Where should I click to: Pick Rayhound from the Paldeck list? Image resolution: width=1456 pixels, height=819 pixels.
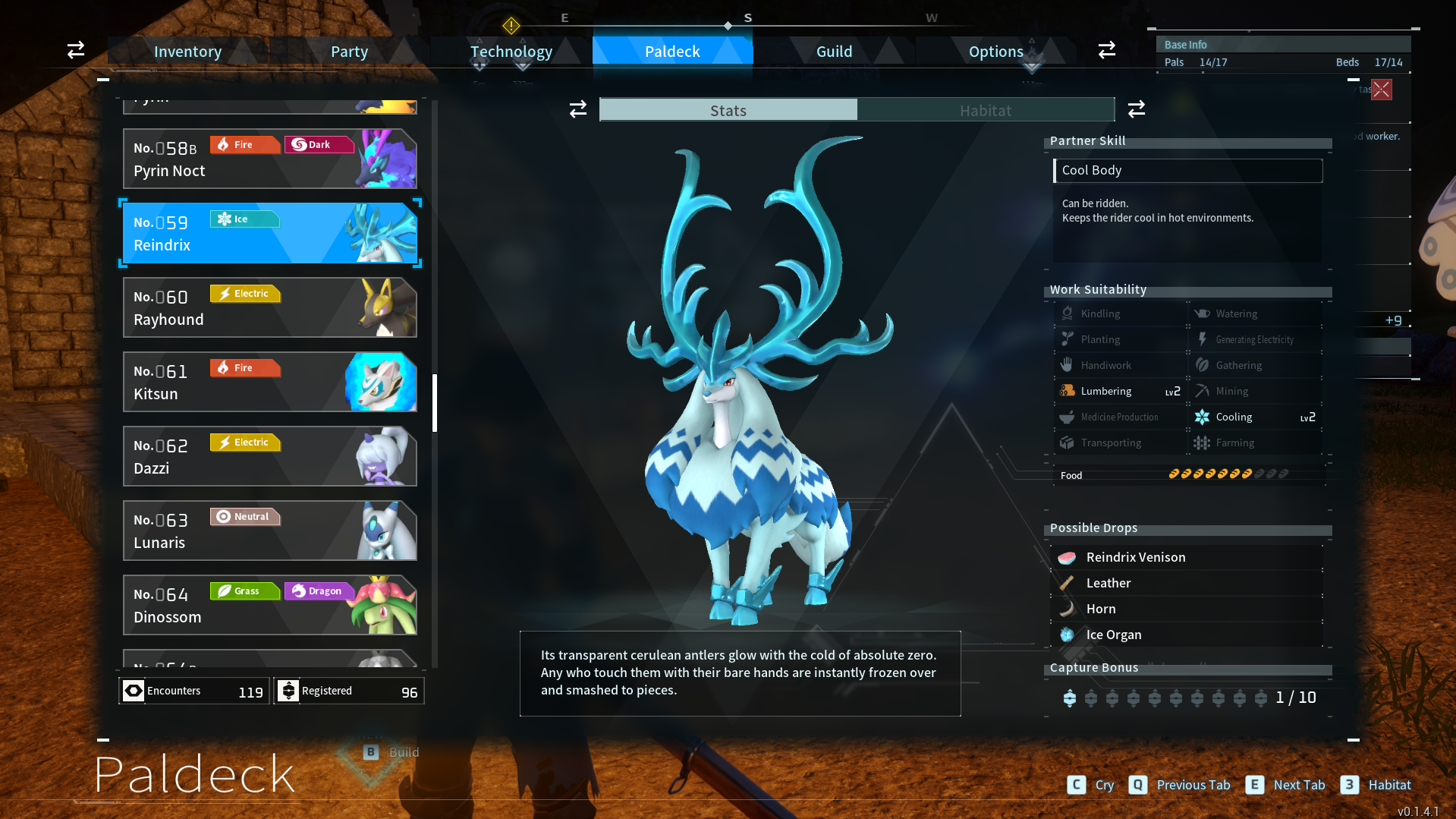(269, 307)
